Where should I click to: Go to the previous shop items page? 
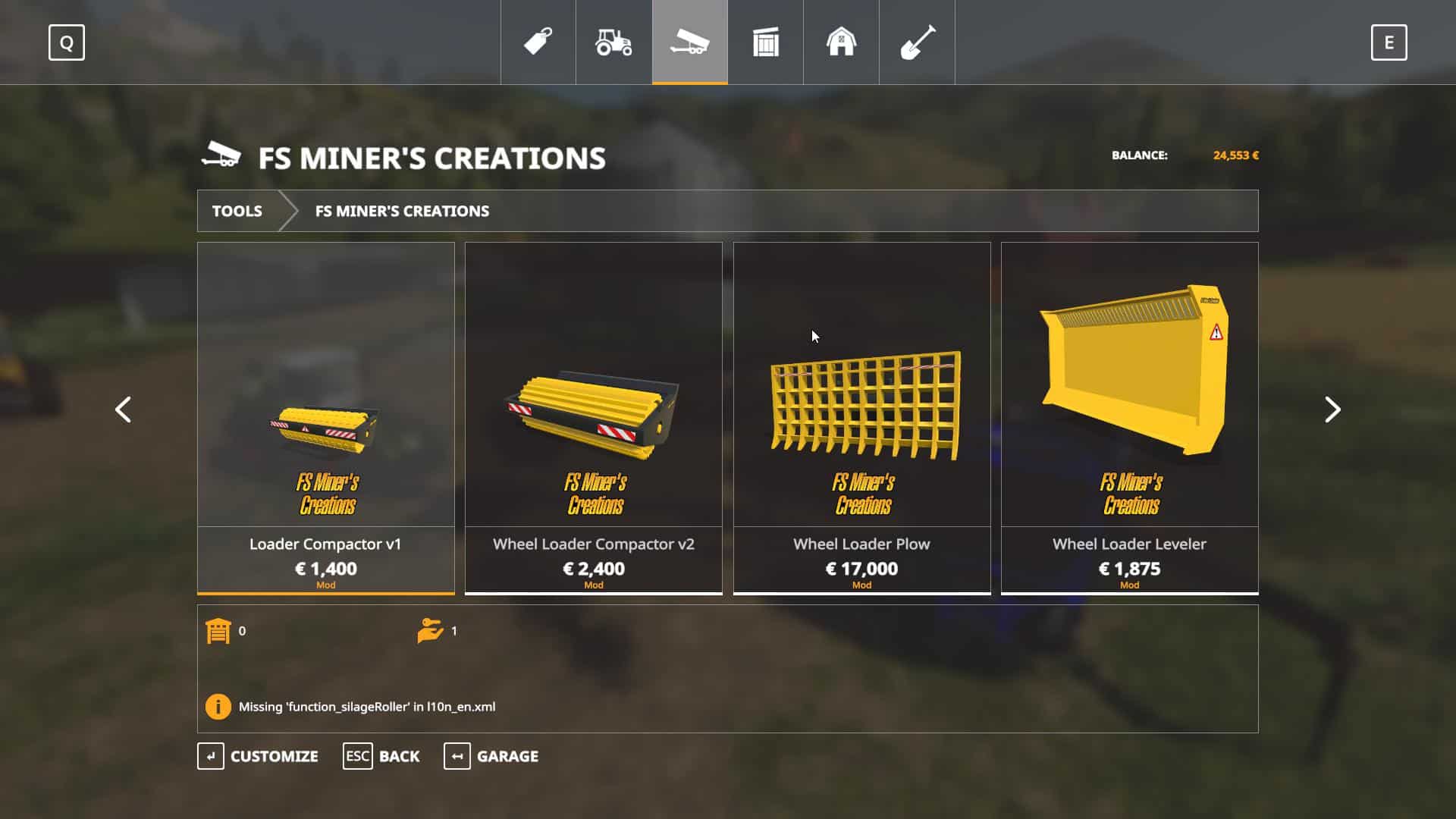coord(123,409)
